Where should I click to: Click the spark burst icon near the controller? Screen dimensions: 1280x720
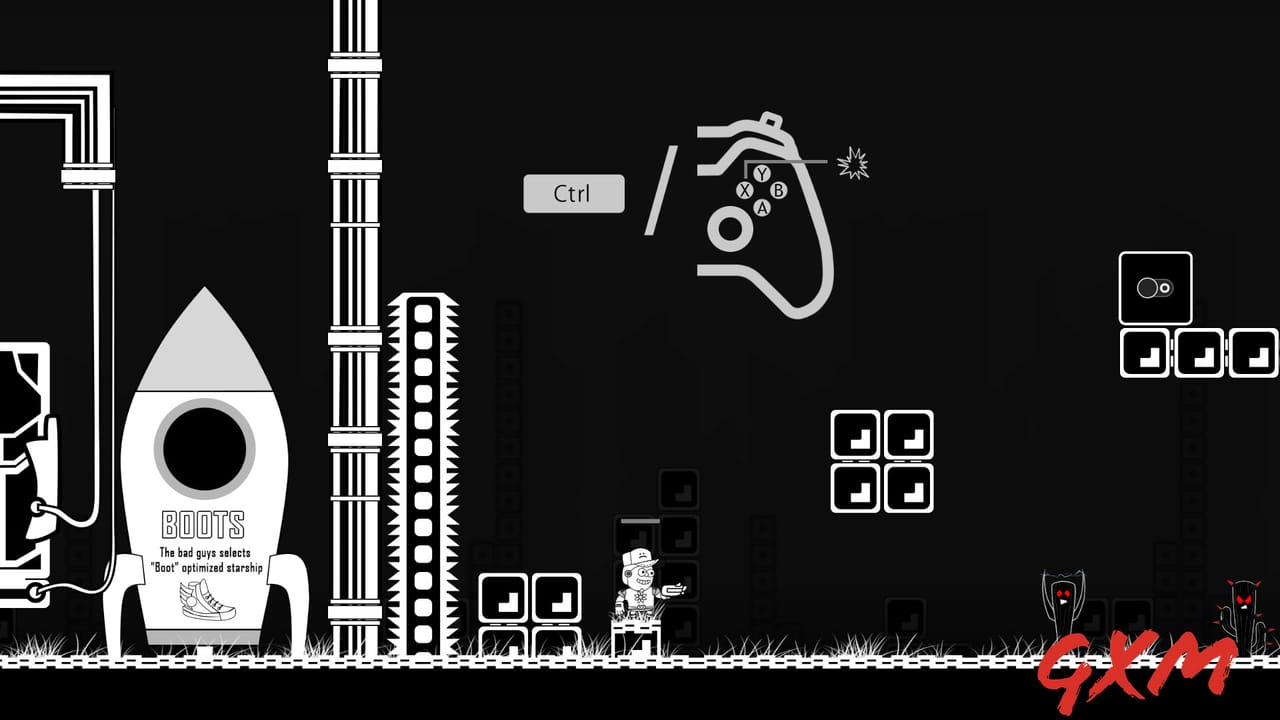(x=852, y=162)
